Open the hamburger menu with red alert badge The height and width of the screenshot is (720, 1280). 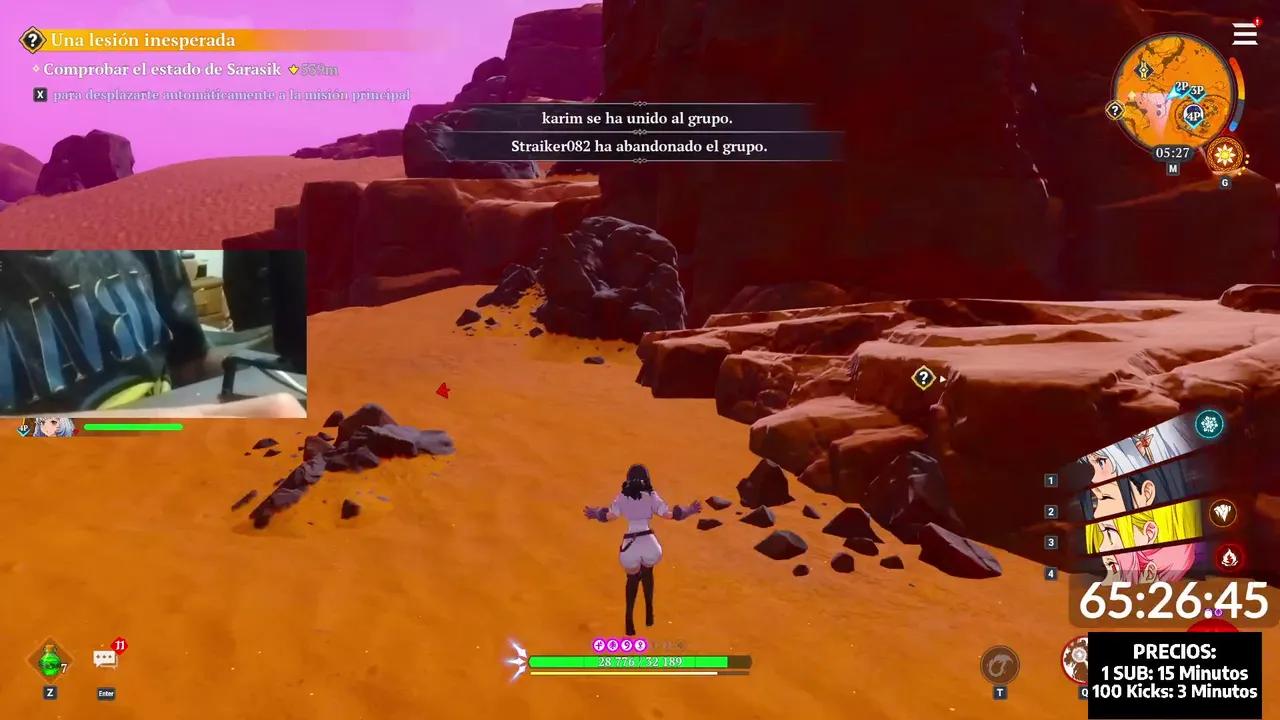1245,34
